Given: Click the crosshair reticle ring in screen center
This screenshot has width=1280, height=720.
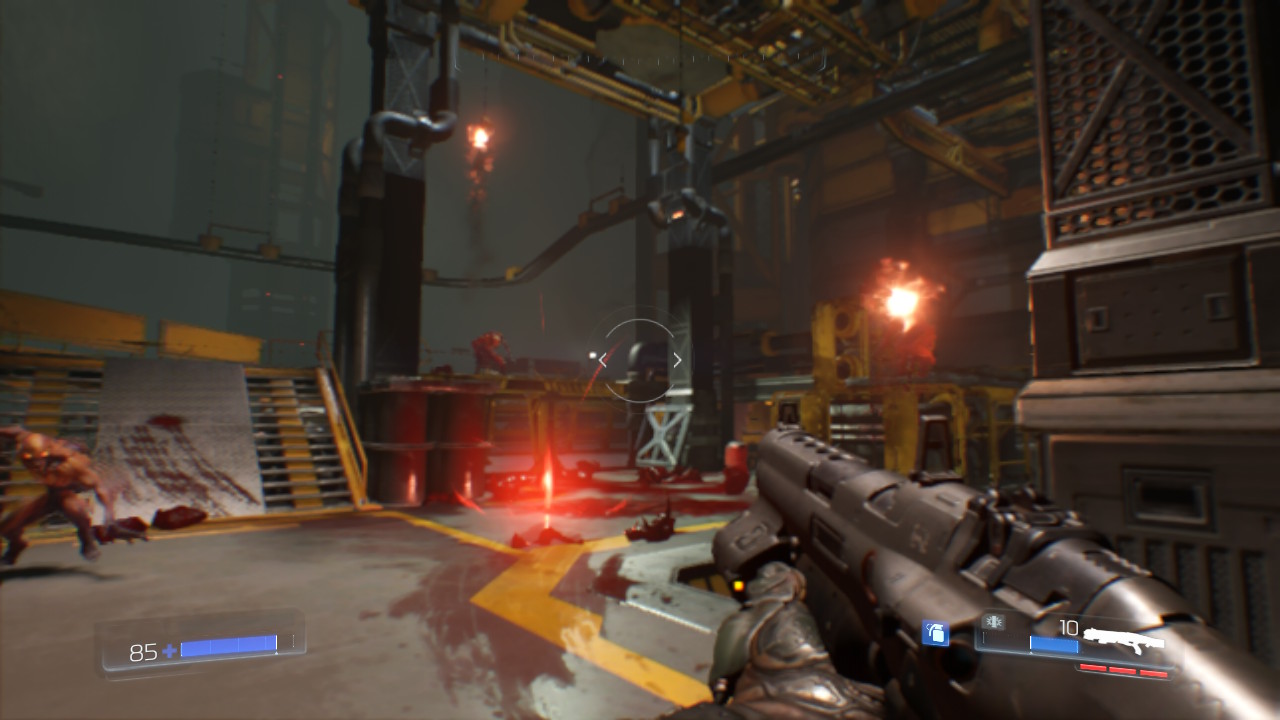Looking at the screenshot, I should point(640,360).
